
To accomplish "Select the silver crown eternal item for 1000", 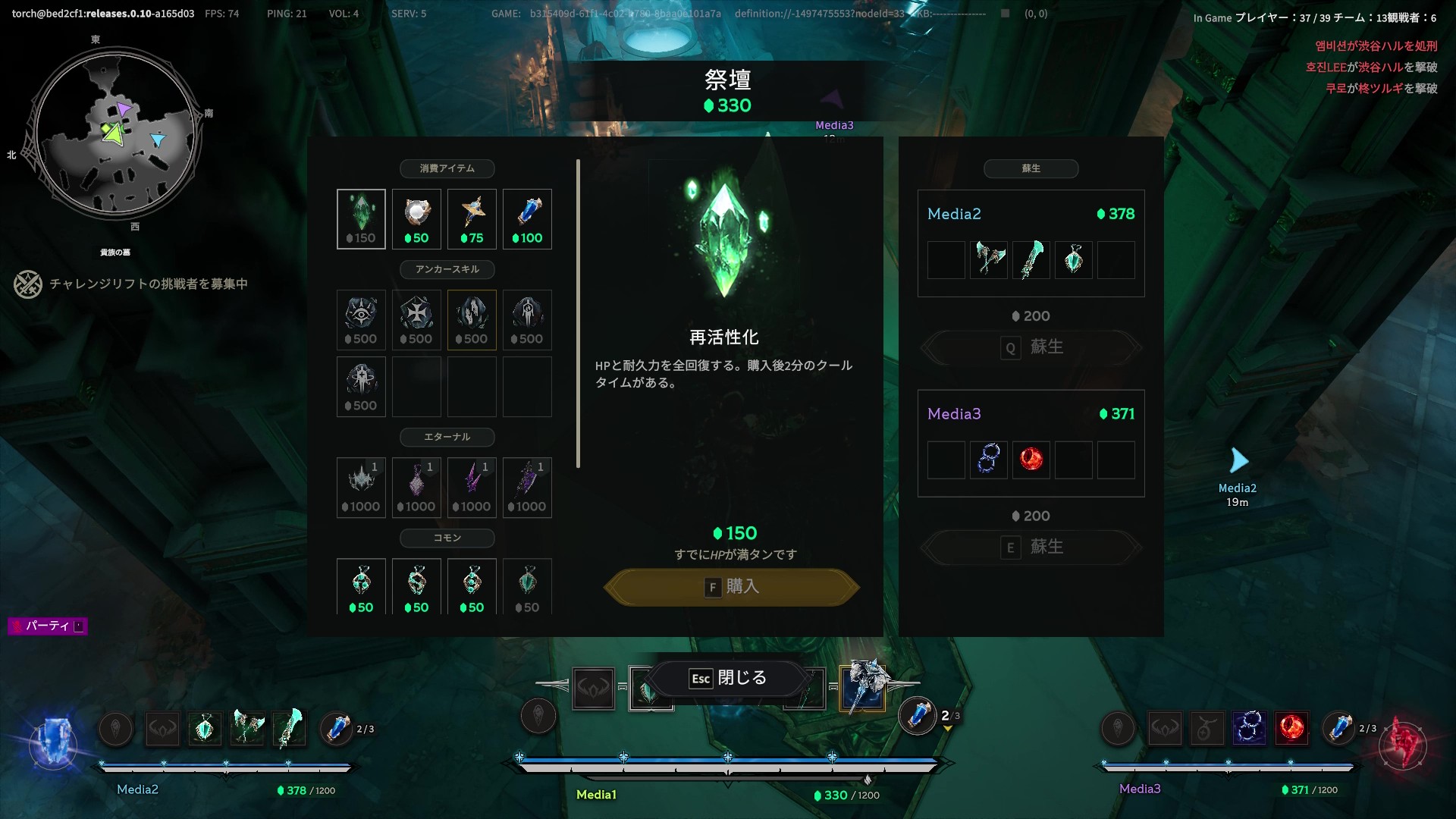I will pos(361,488).
